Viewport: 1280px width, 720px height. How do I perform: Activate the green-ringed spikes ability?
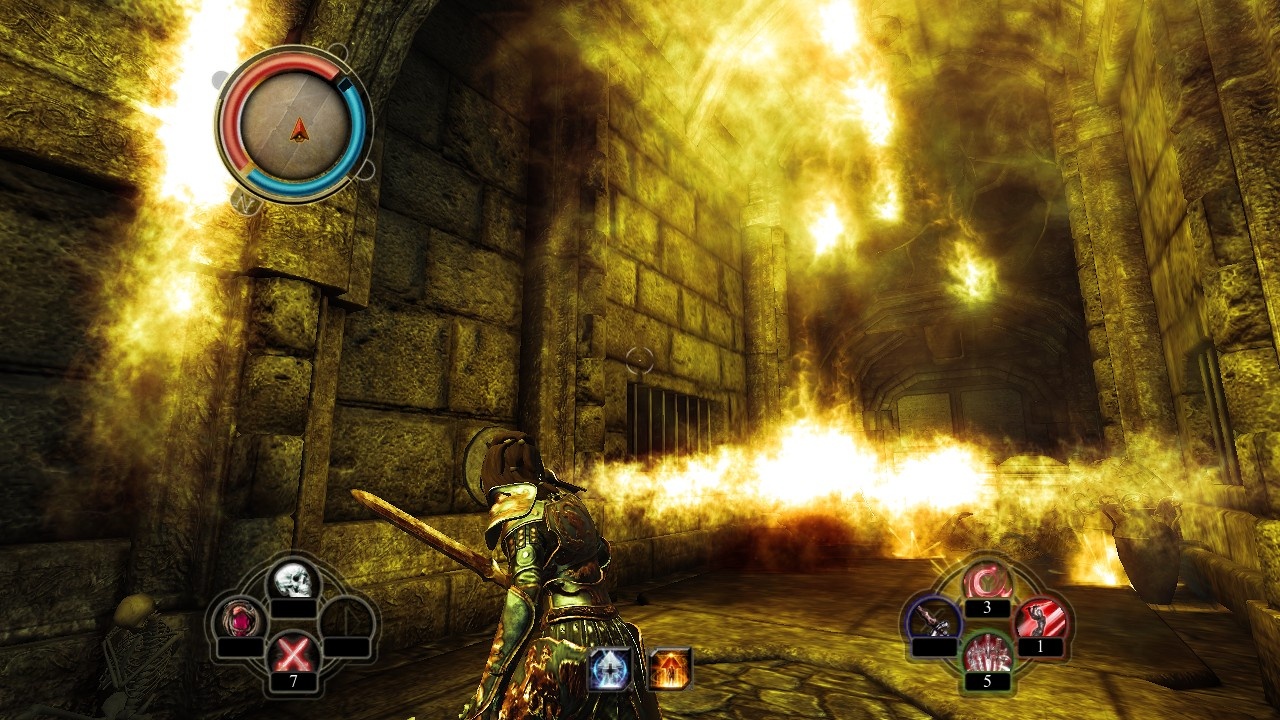click(986, 655)
